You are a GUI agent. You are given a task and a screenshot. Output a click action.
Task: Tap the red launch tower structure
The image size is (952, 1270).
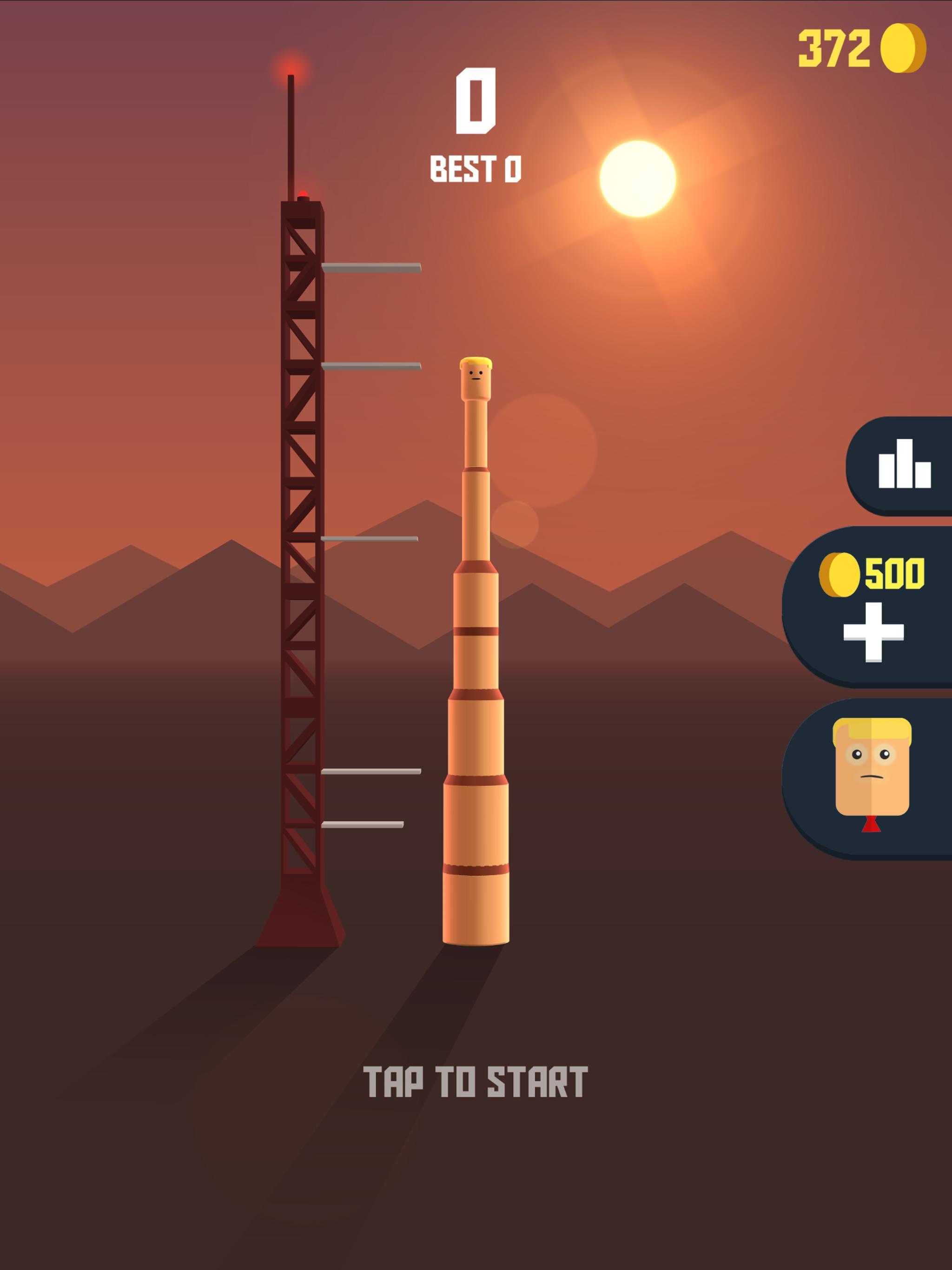tap(304, 574)
